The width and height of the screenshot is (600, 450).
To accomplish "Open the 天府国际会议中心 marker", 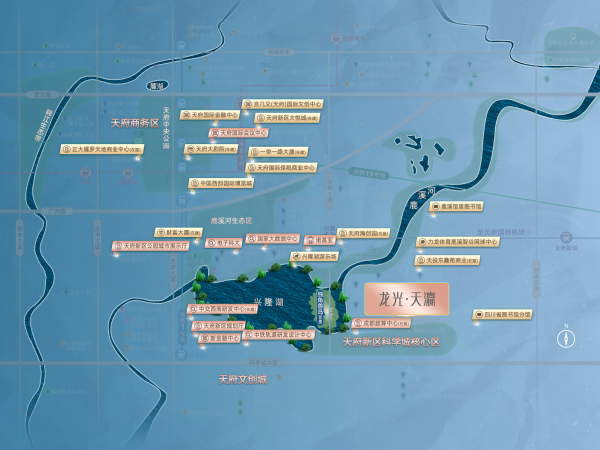I will coord(242,132).
